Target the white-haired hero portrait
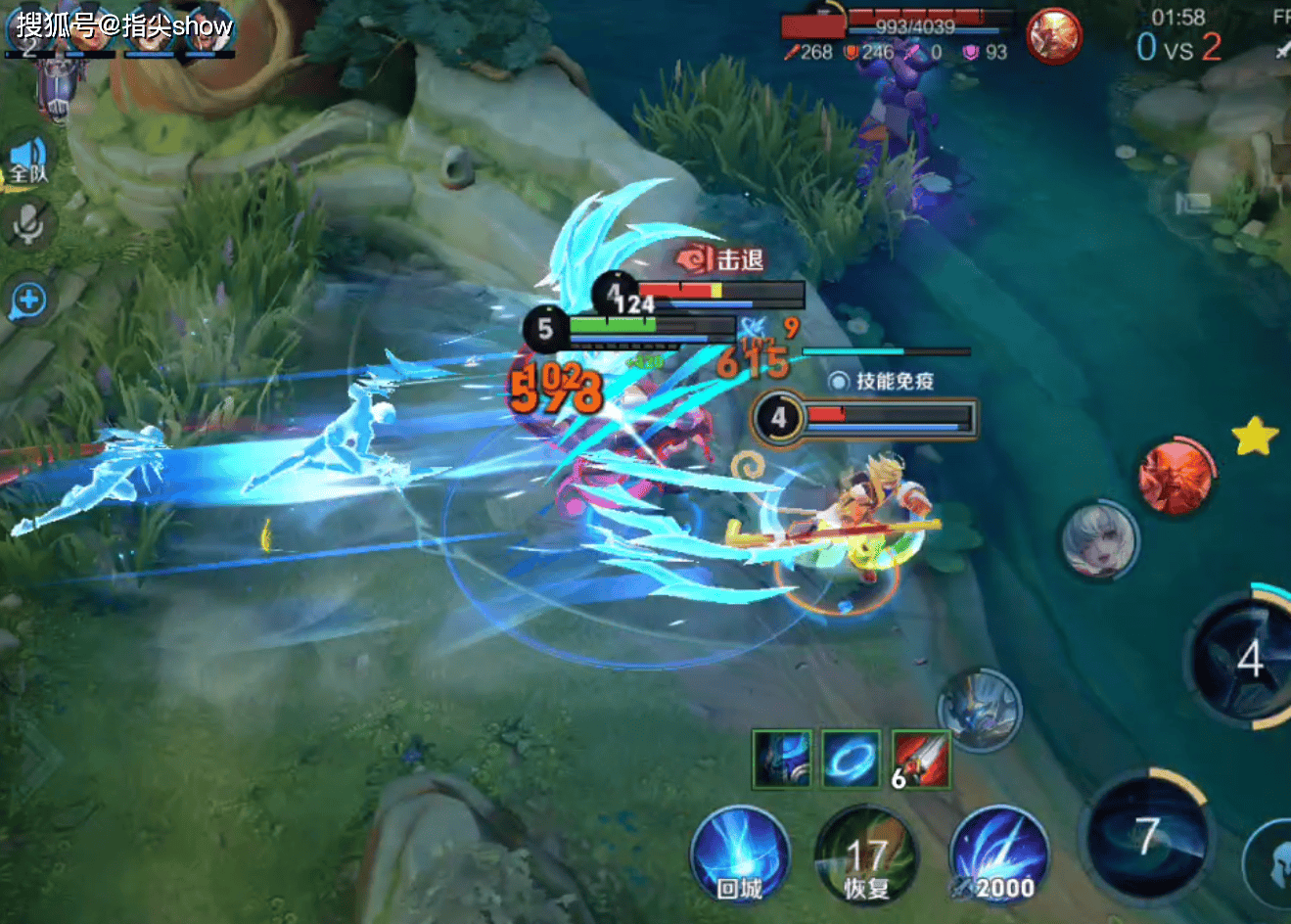Screen dimensions: 1291x924 click(1100, 539)
